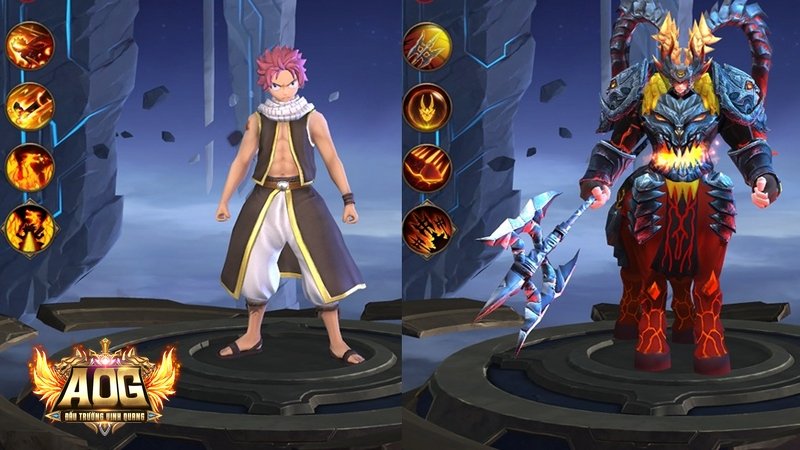The height and width of the screenshot is (450, 800).
Task: Select the glowing horned demon mask skill
Action: click(x=427, y=106)
